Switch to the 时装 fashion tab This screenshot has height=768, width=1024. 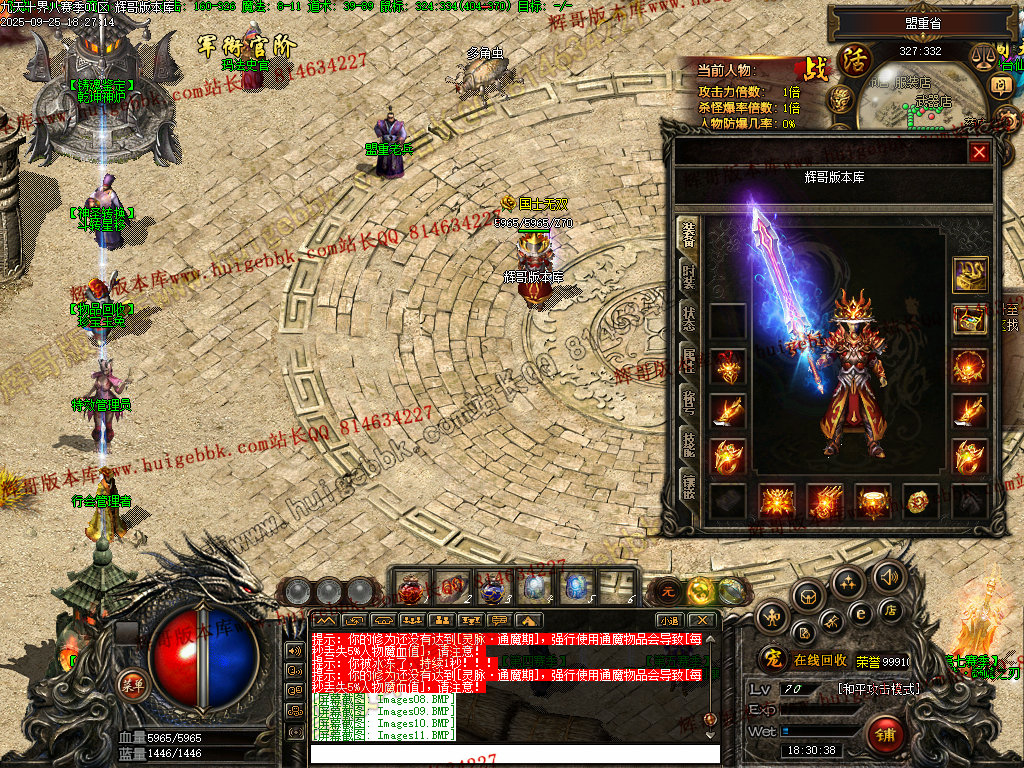coord(688,275)
